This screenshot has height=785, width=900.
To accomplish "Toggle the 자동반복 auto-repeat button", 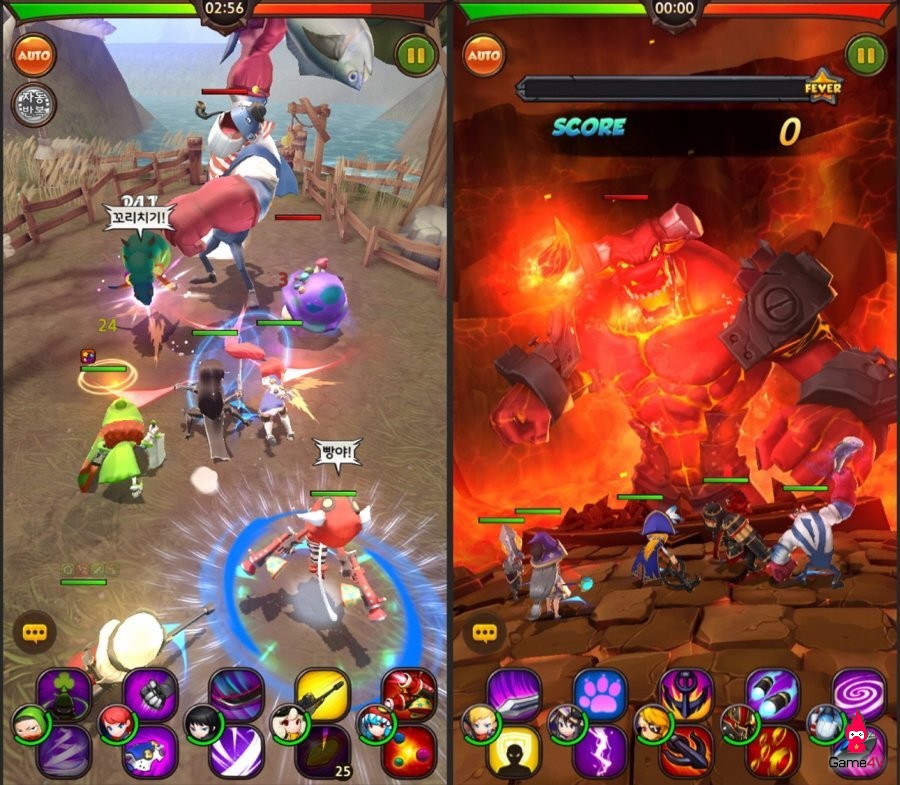I will pyautogui.click(x=34, y=105).
